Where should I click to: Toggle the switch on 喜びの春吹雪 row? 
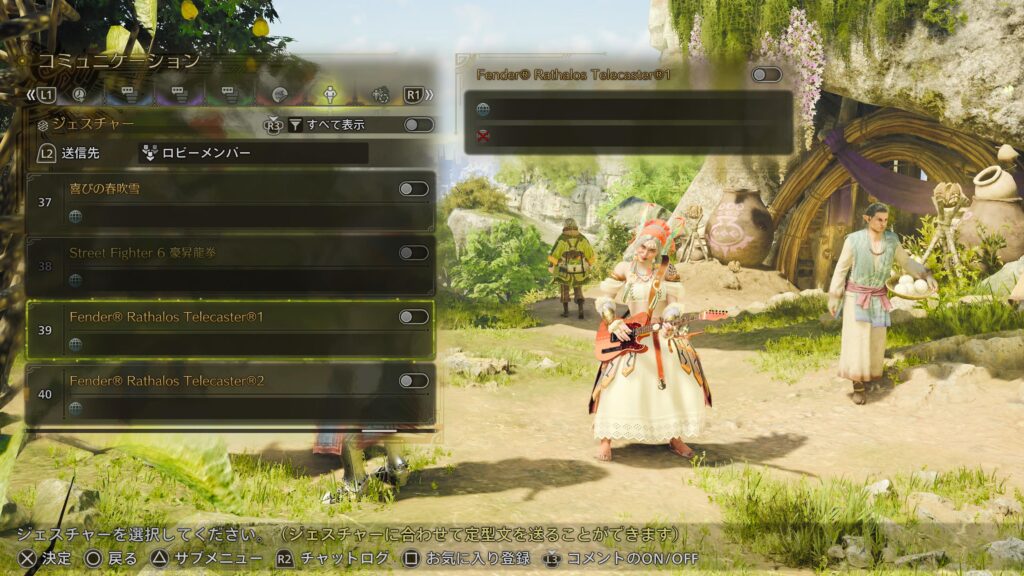point(413,189)
